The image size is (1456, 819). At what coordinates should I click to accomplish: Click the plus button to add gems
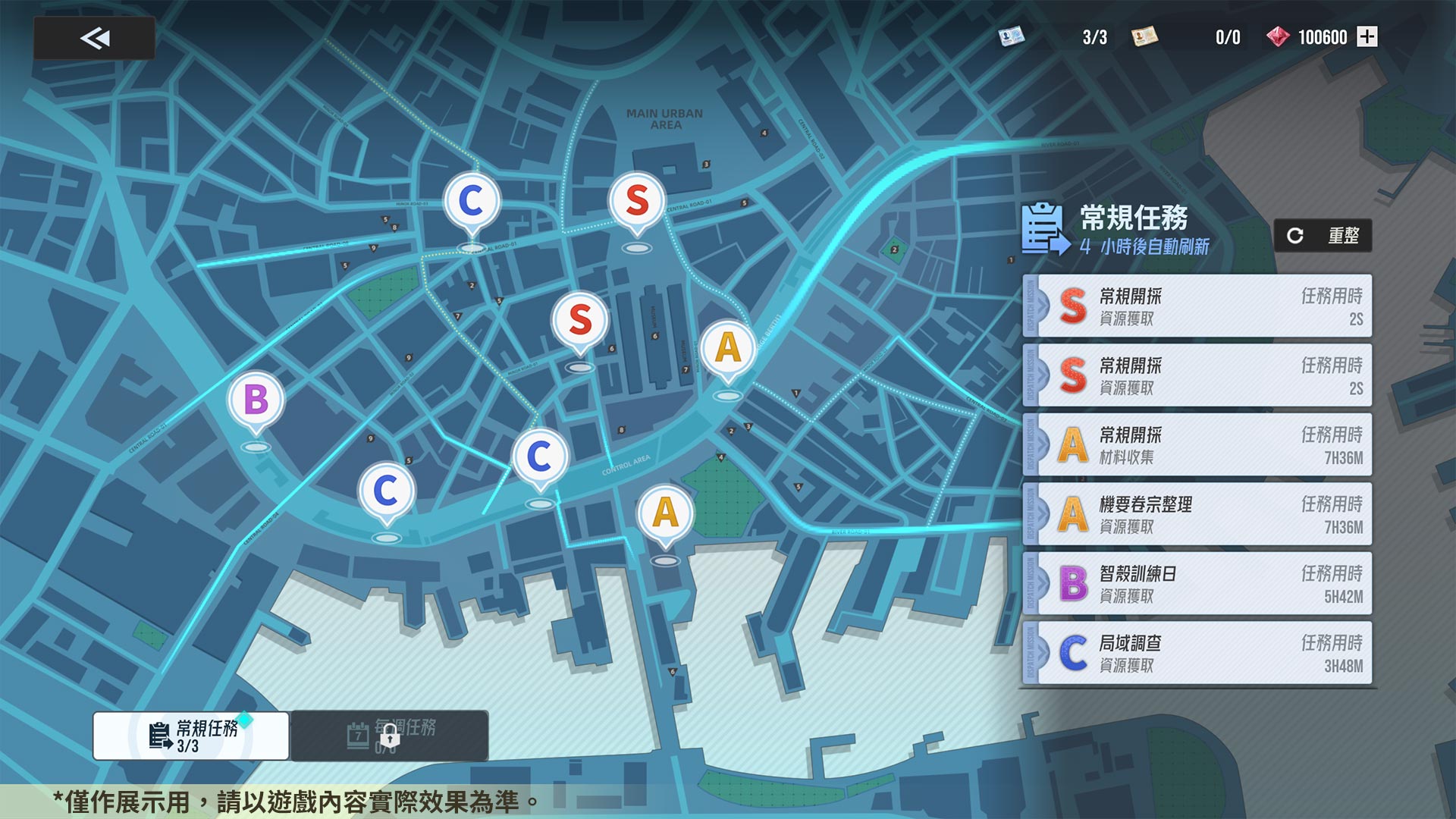(1366, 36)
